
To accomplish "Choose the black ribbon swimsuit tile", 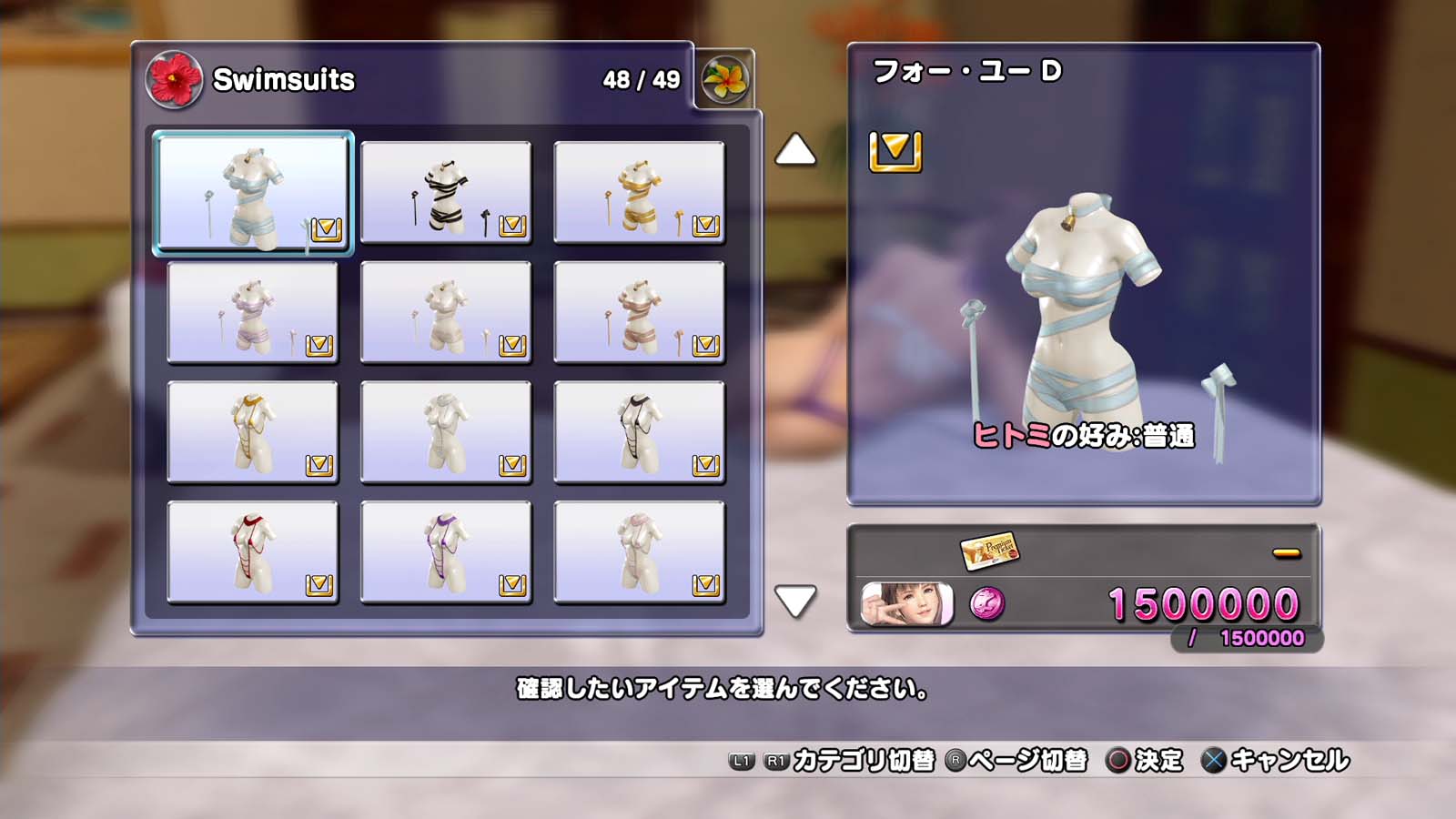I will [x=446, y=193].
